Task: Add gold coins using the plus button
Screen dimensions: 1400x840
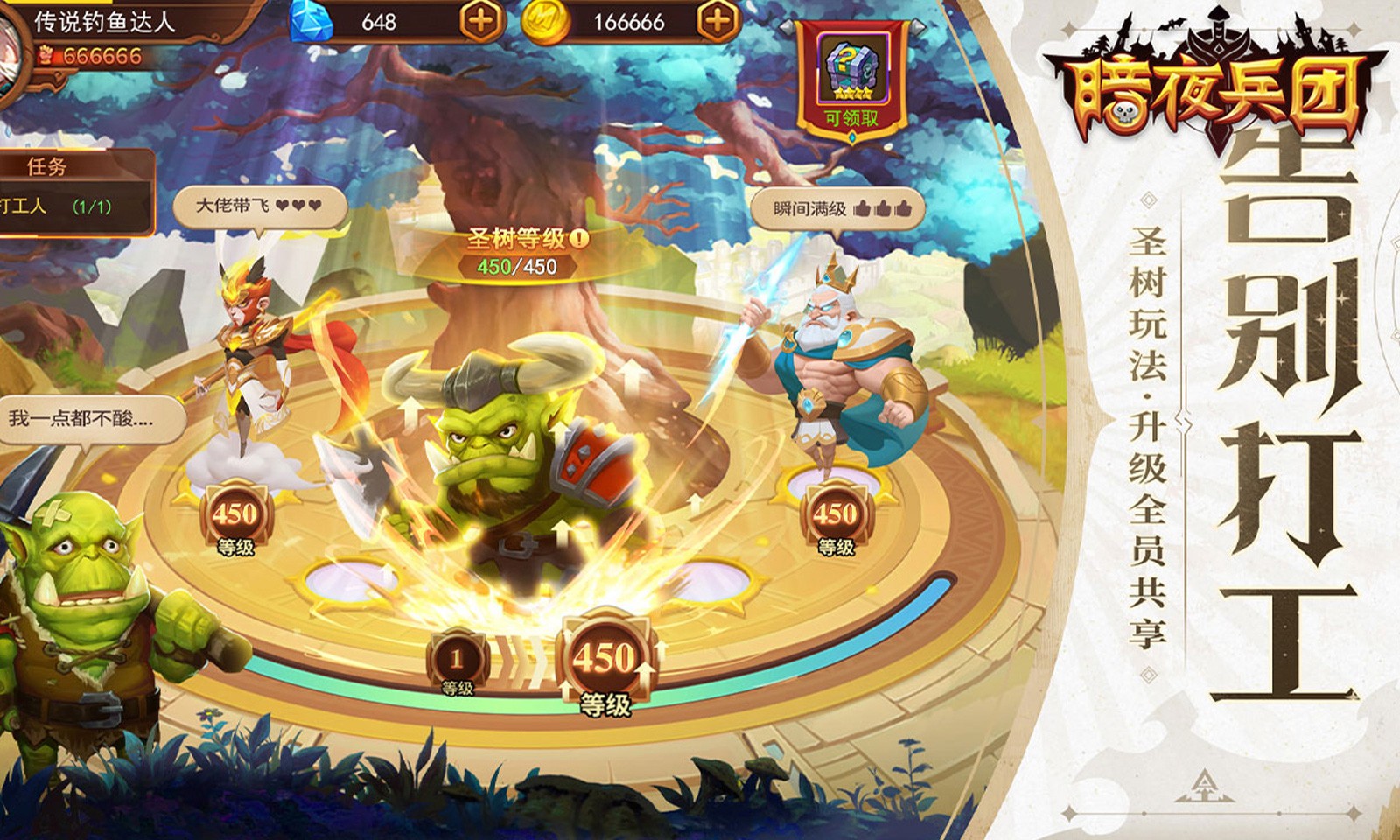Action: click(x=717, y=21)
